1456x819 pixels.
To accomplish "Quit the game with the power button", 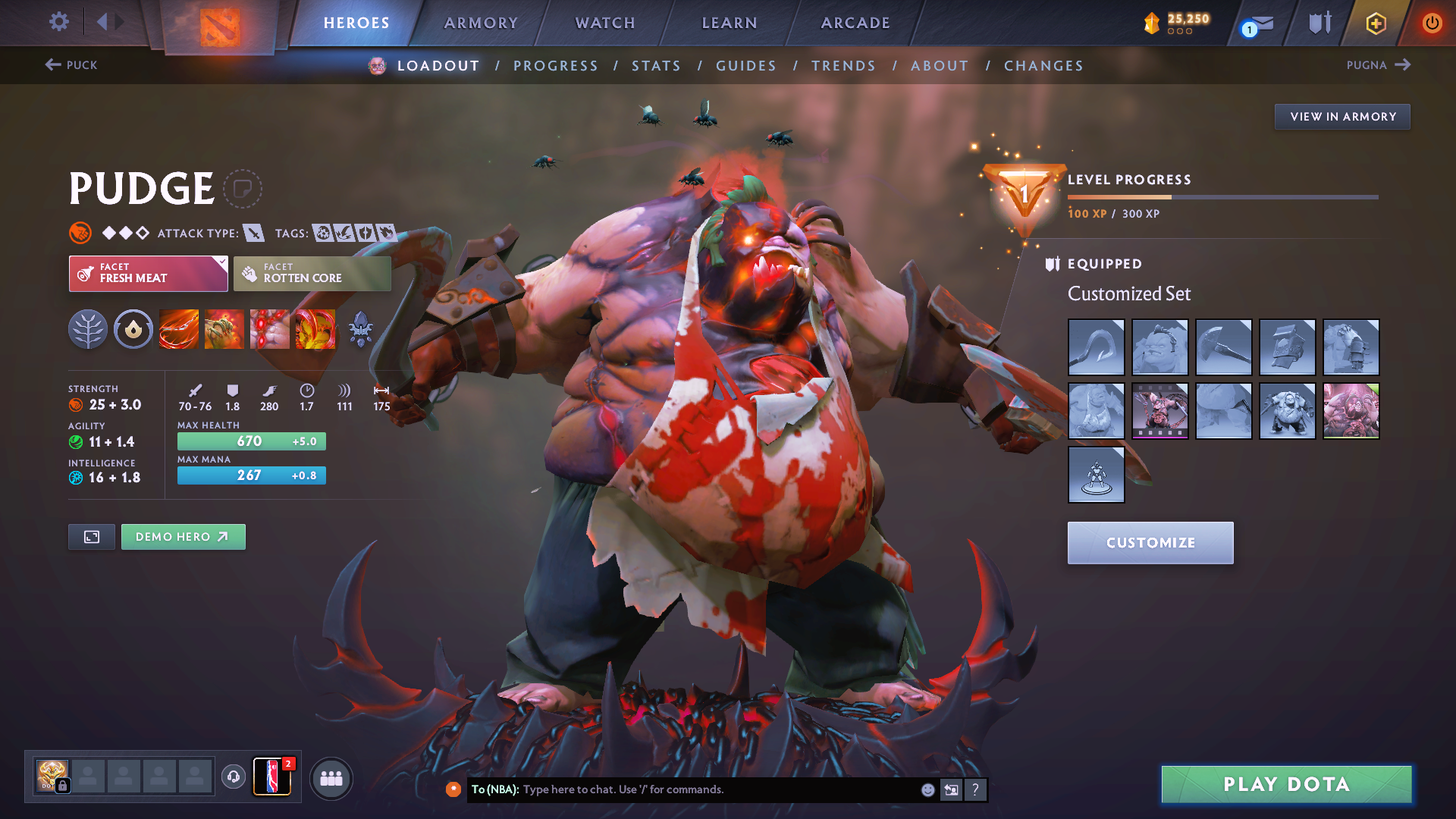I will coord(1432,23).
